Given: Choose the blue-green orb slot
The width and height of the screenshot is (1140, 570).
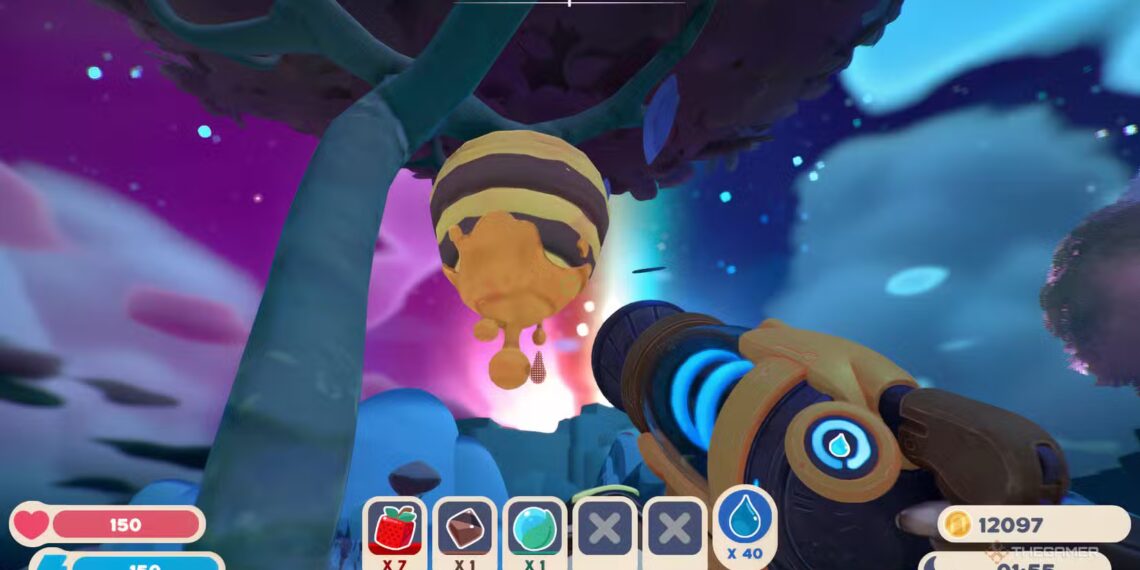Looking at the screenshot, I should pos(535,529).
